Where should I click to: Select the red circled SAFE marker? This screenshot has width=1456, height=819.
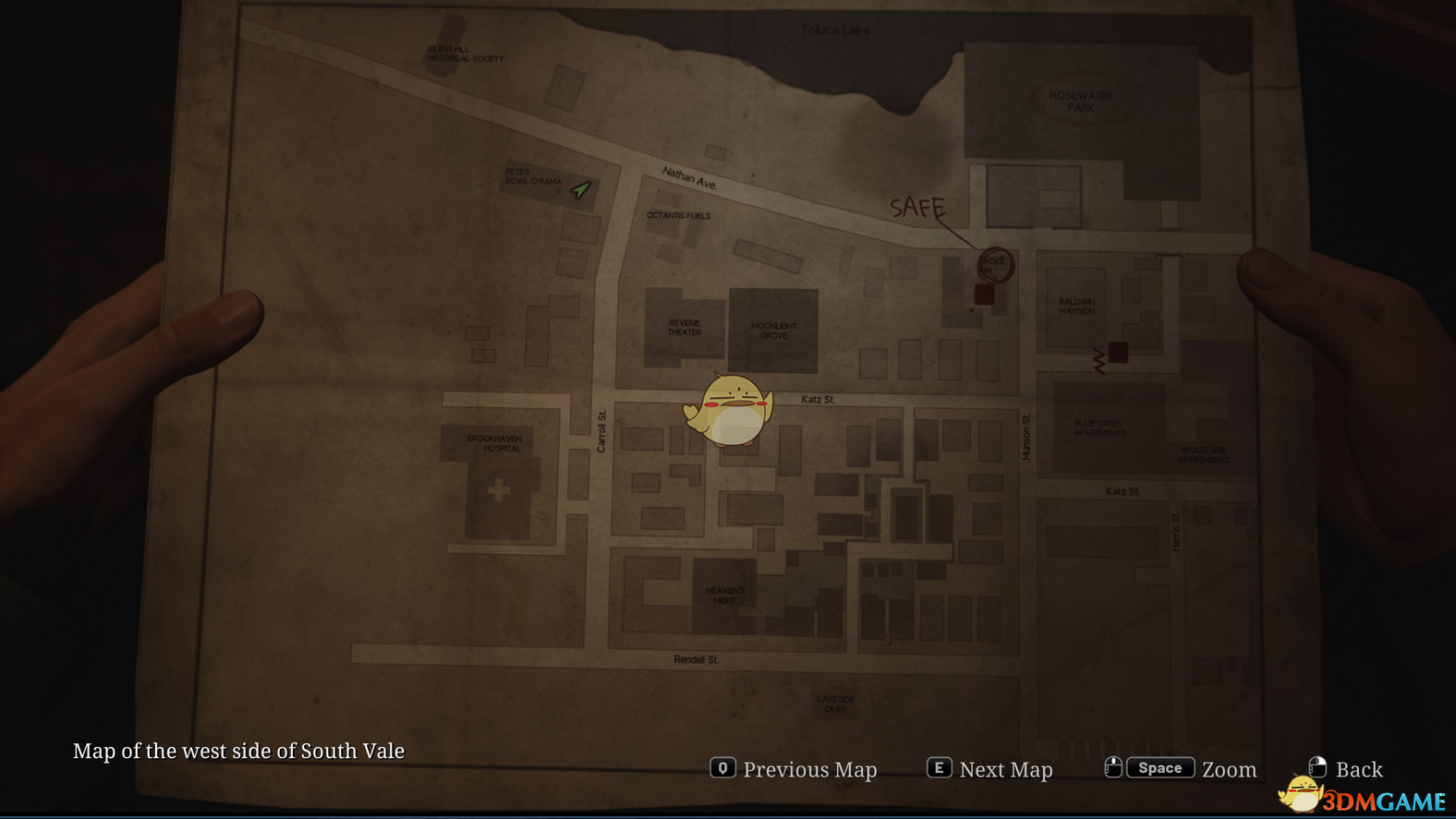click(x=995, y=265)
